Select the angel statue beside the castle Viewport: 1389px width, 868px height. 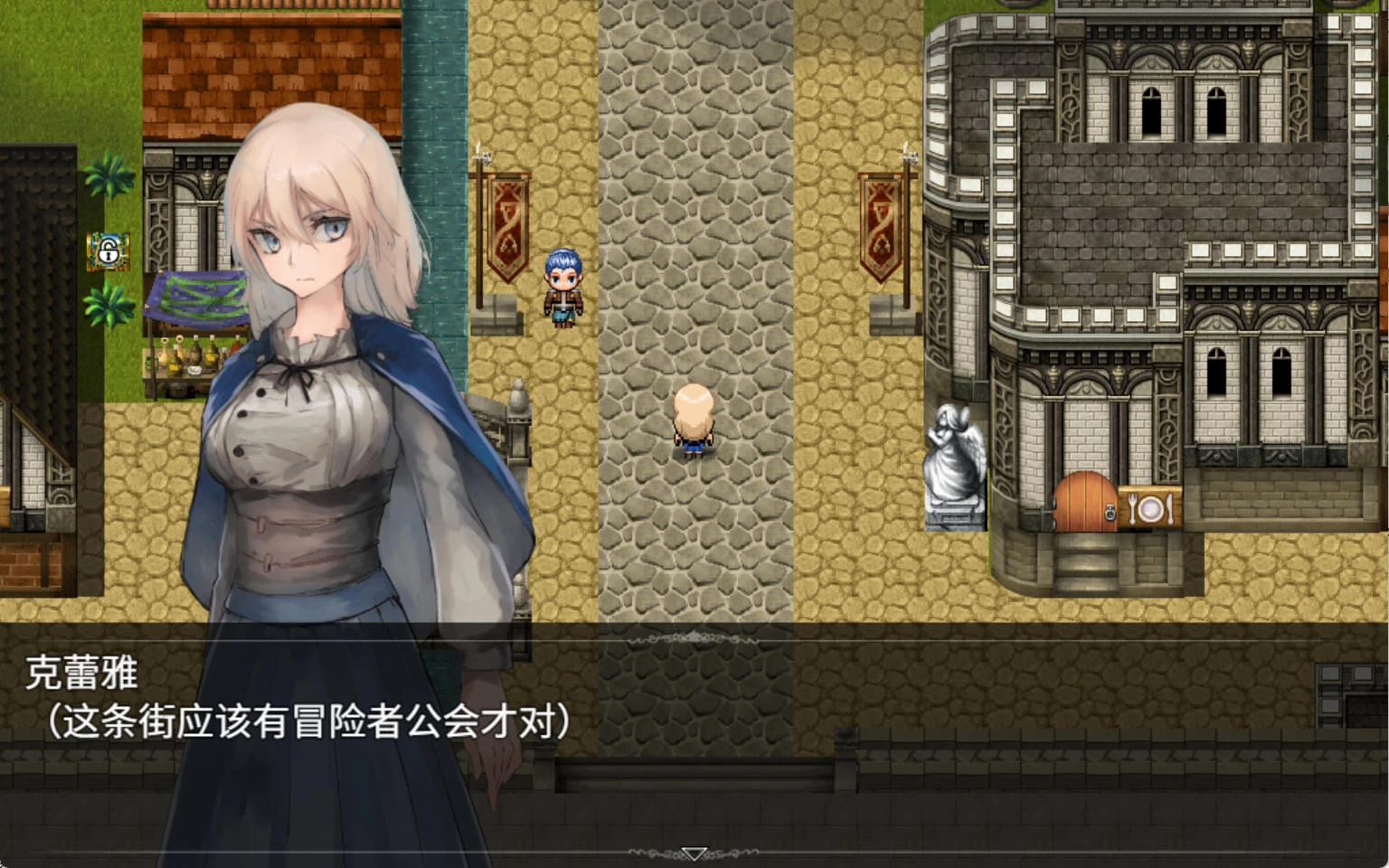[x=956, y=457]
